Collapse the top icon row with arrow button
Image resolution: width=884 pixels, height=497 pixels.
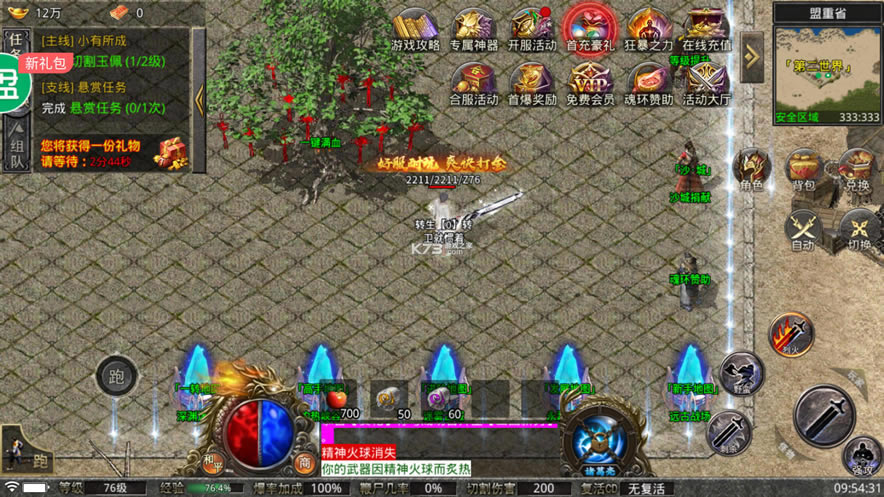[x=752, y=50]
